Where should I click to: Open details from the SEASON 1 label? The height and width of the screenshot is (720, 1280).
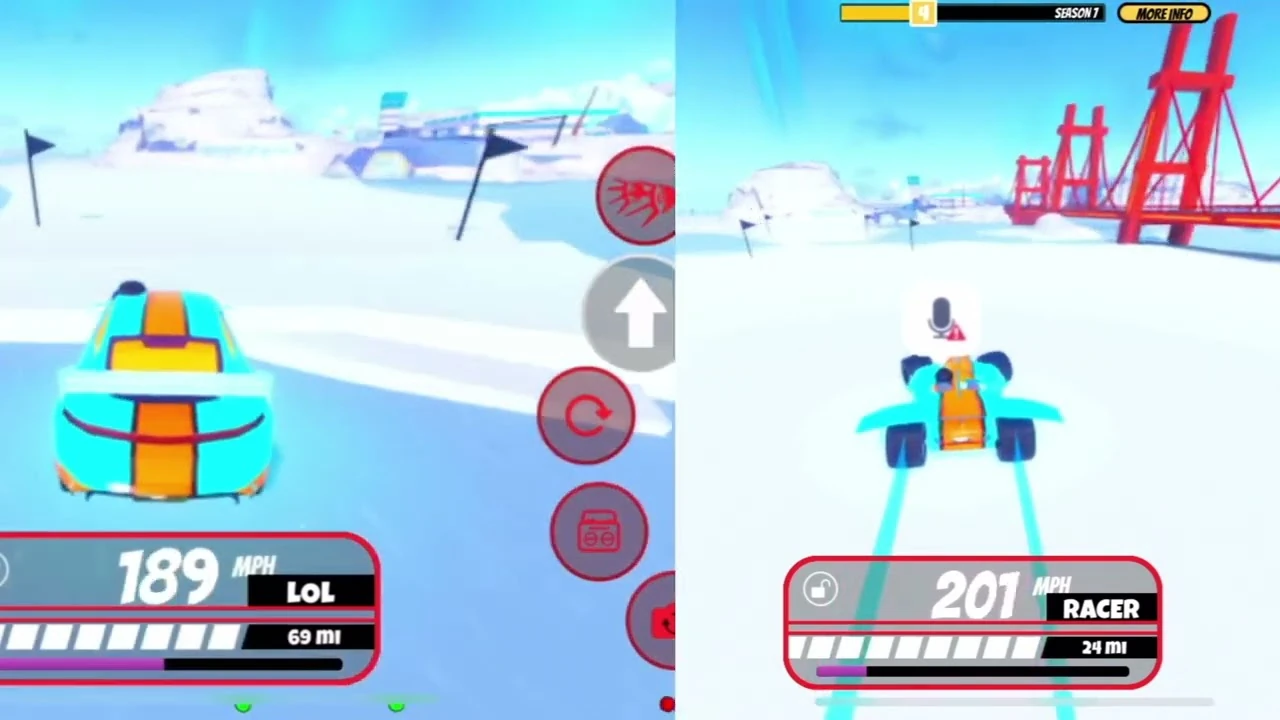tap(1075, 13)
